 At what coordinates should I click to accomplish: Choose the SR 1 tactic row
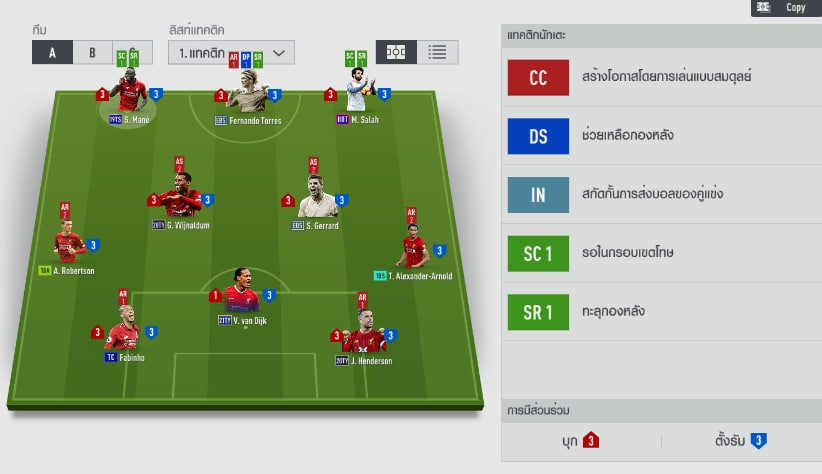coord(661,311)
